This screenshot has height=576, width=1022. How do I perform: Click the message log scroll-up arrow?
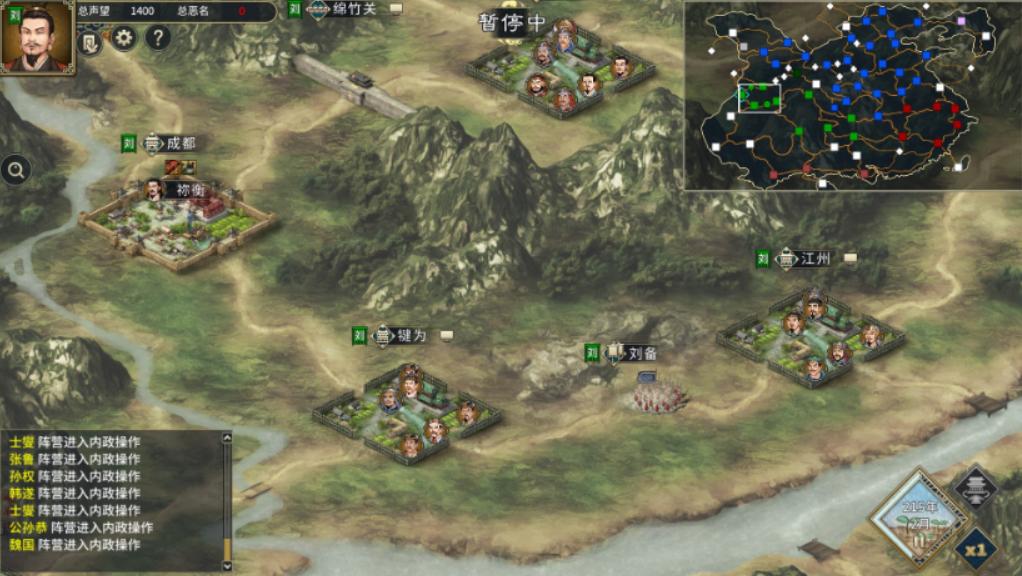(x=227, y=437)
